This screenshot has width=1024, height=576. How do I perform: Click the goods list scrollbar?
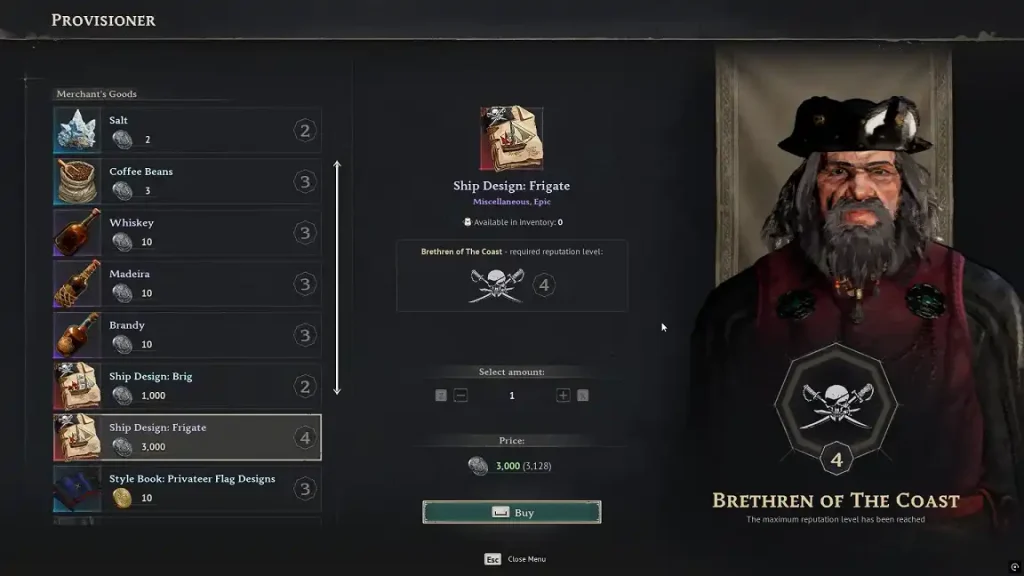click(337, 278)
